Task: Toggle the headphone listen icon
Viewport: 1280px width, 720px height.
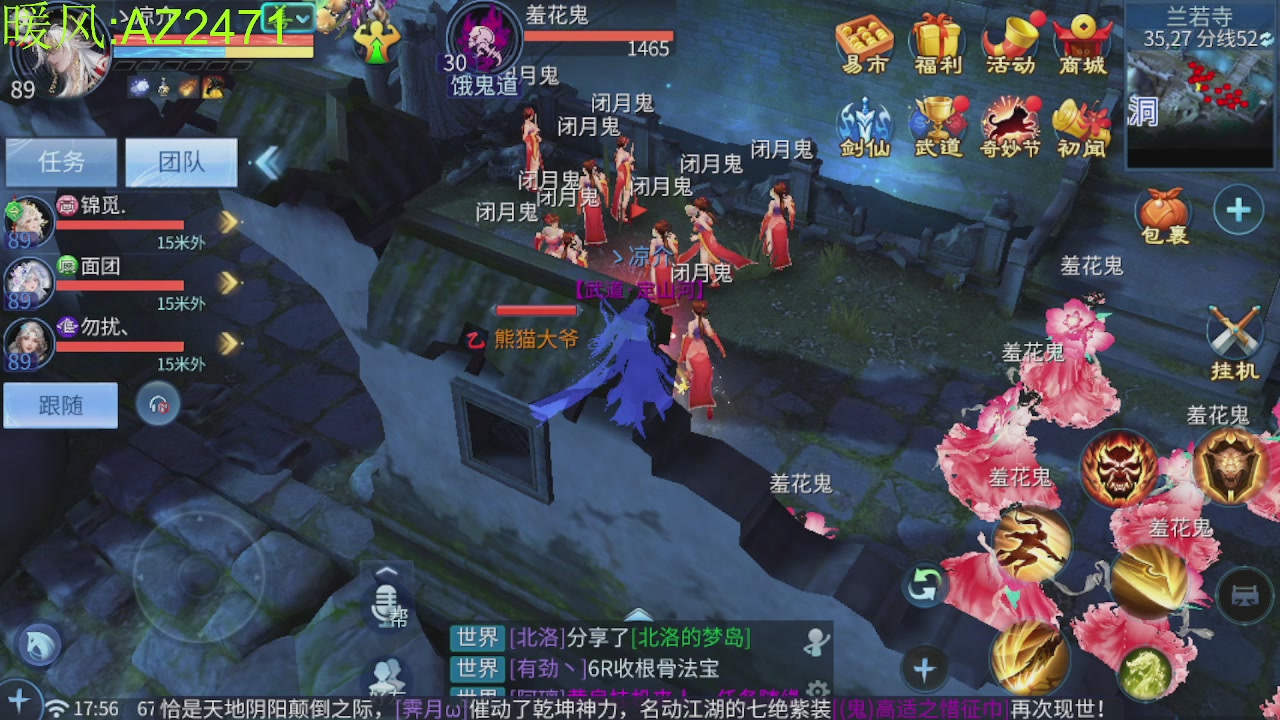Action: [x=158, y=405]
